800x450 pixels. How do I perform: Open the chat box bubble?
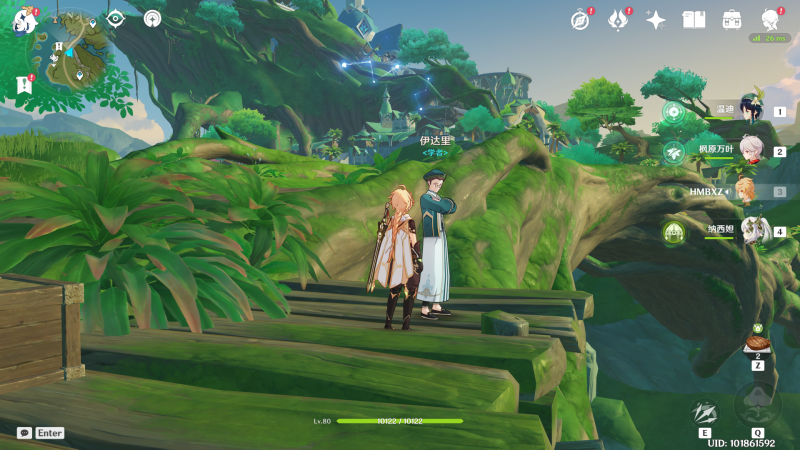pos(24,433)
